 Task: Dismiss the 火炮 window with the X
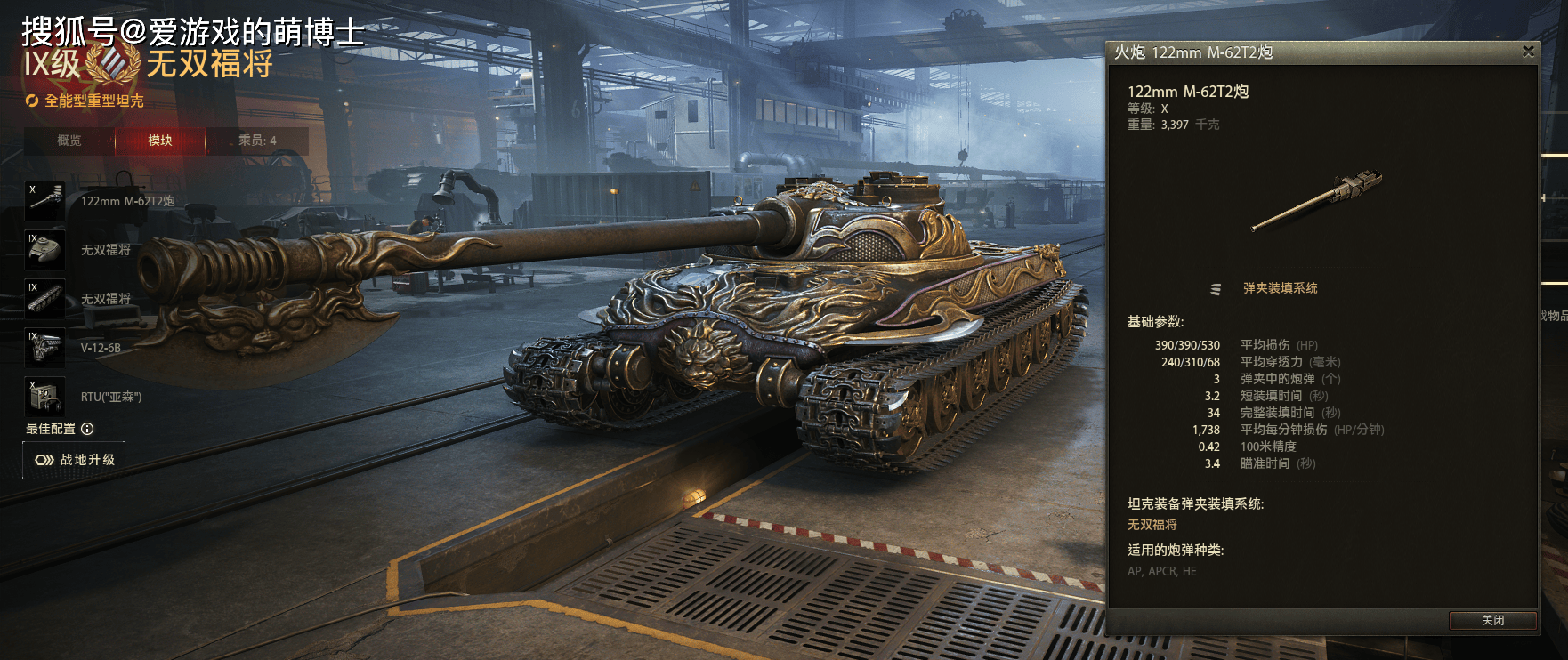1528,52
